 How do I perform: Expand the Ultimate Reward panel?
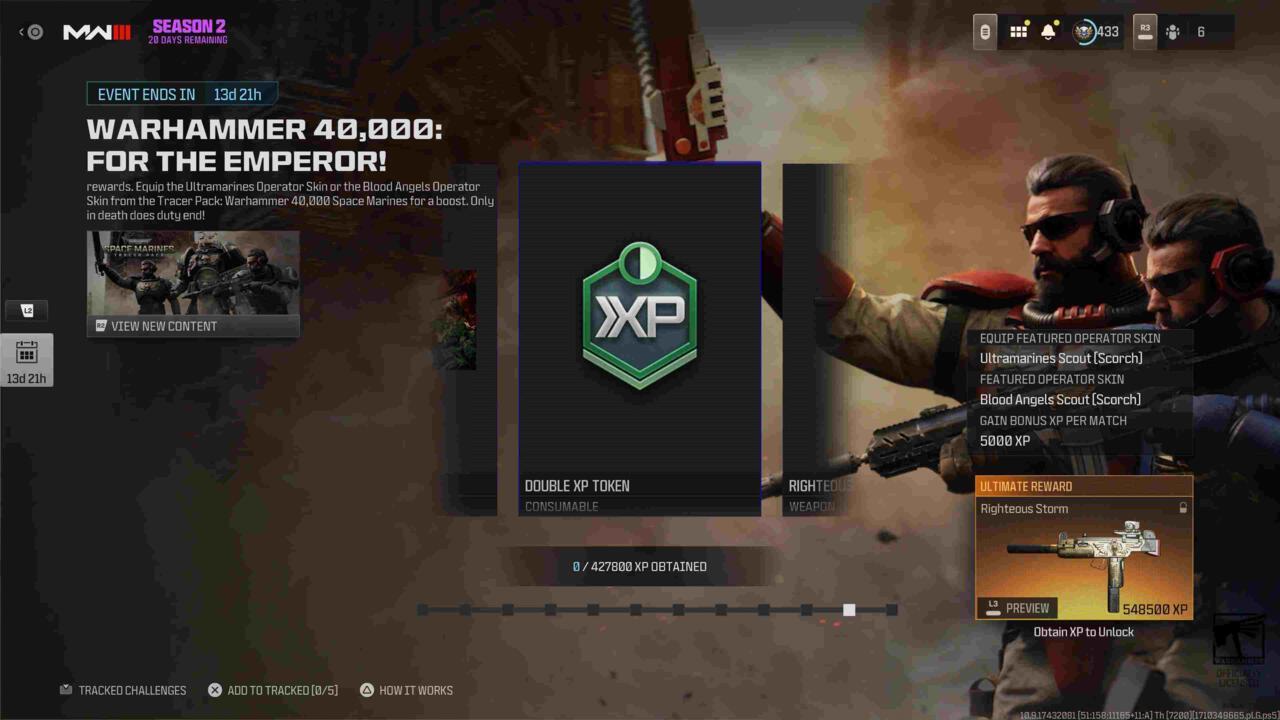click(1084, 486)
